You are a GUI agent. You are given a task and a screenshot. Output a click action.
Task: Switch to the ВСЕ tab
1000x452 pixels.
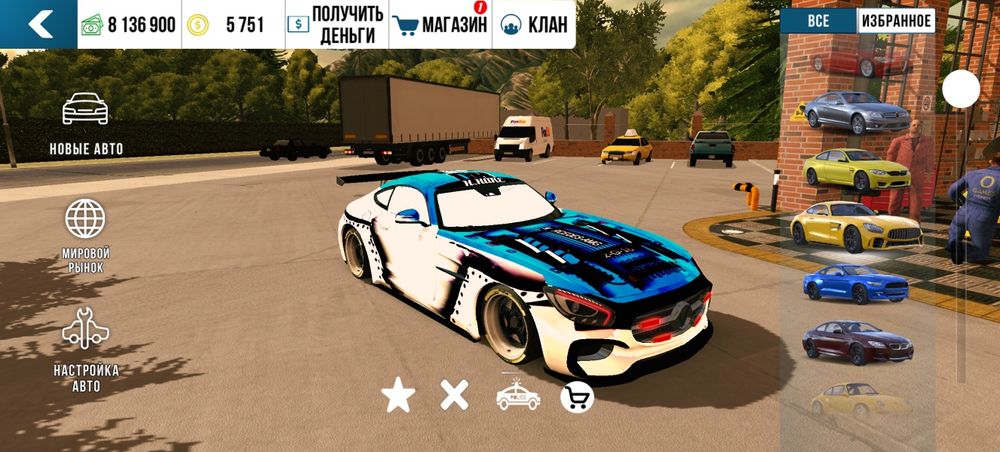[x=818, y=21]
